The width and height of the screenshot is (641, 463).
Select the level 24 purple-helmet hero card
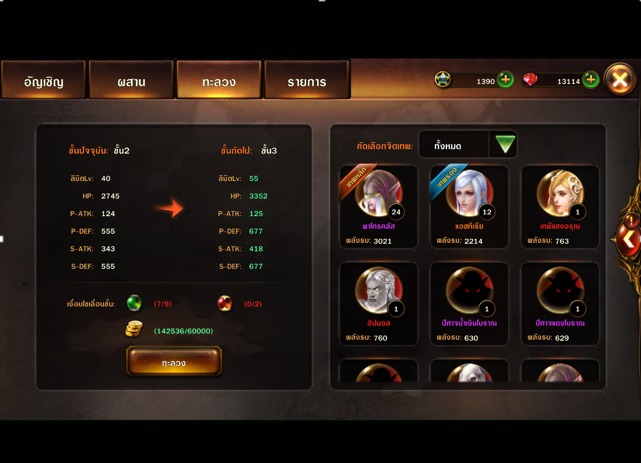coord(379,206)
